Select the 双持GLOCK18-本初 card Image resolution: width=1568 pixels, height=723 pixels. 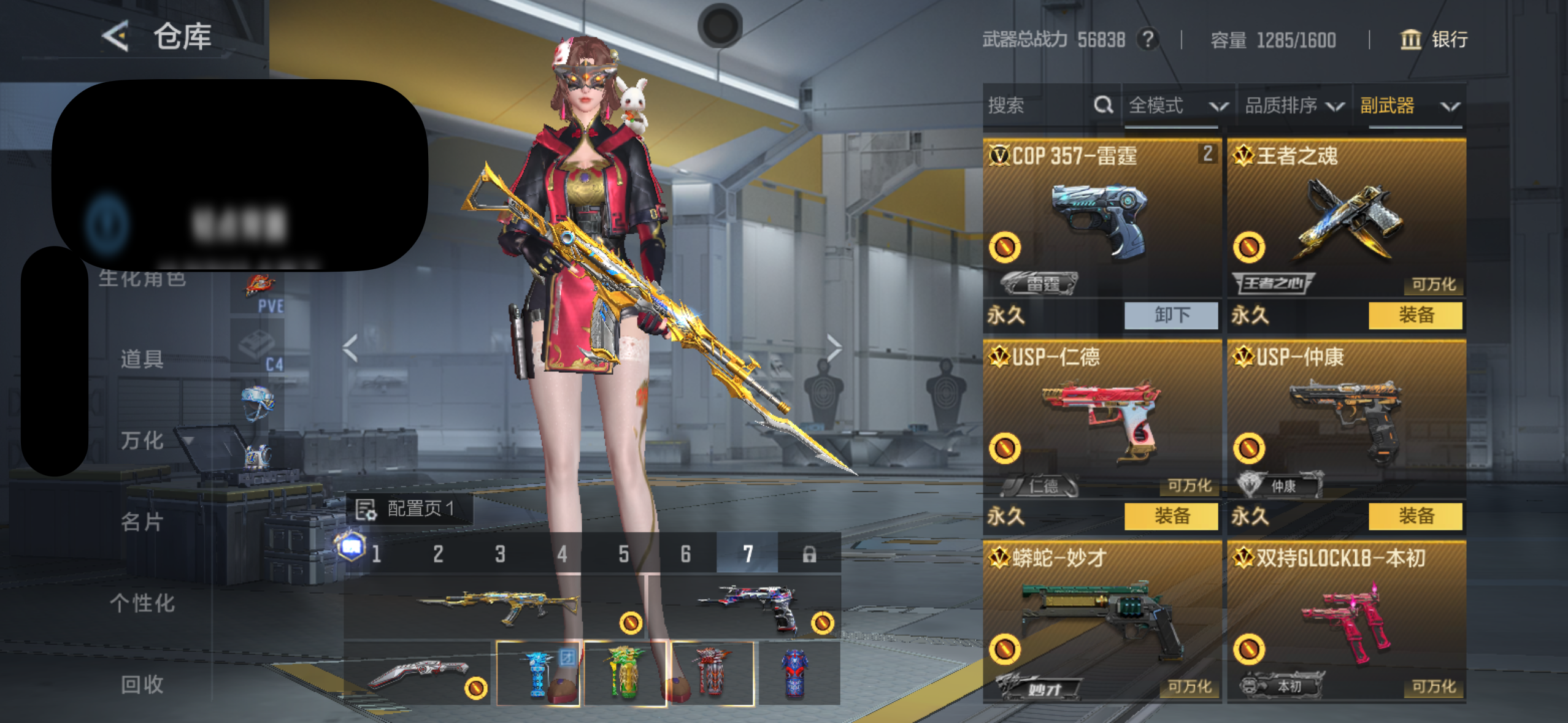pos(1346,619)
